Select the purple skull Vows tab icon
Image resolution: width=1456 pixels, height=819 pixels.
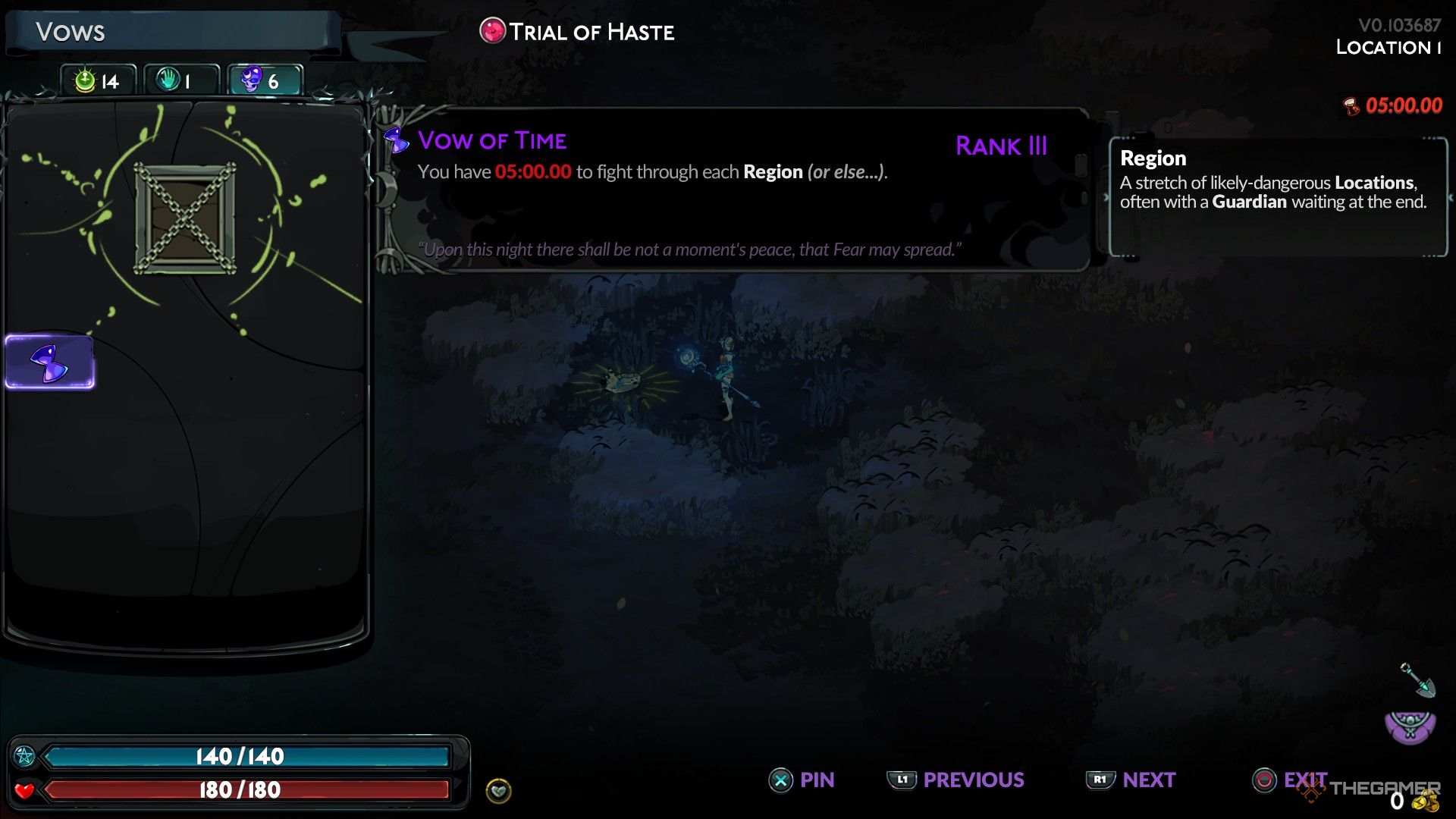tap(253, 80)
